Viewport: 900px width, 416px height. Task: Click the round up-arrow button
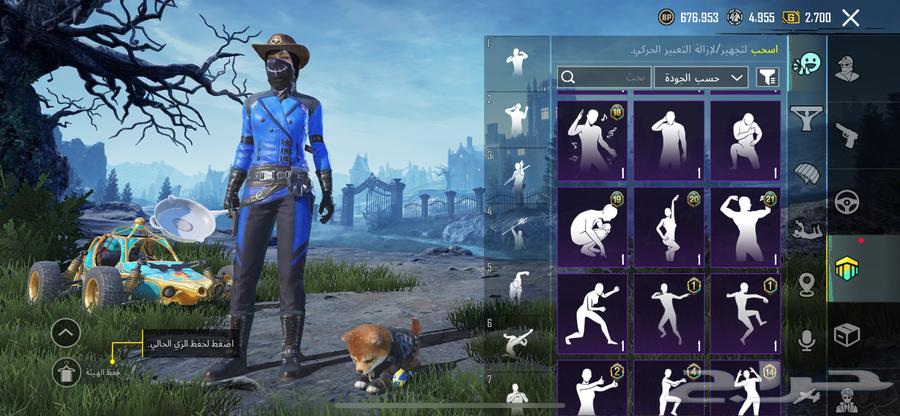click(66, 333)
